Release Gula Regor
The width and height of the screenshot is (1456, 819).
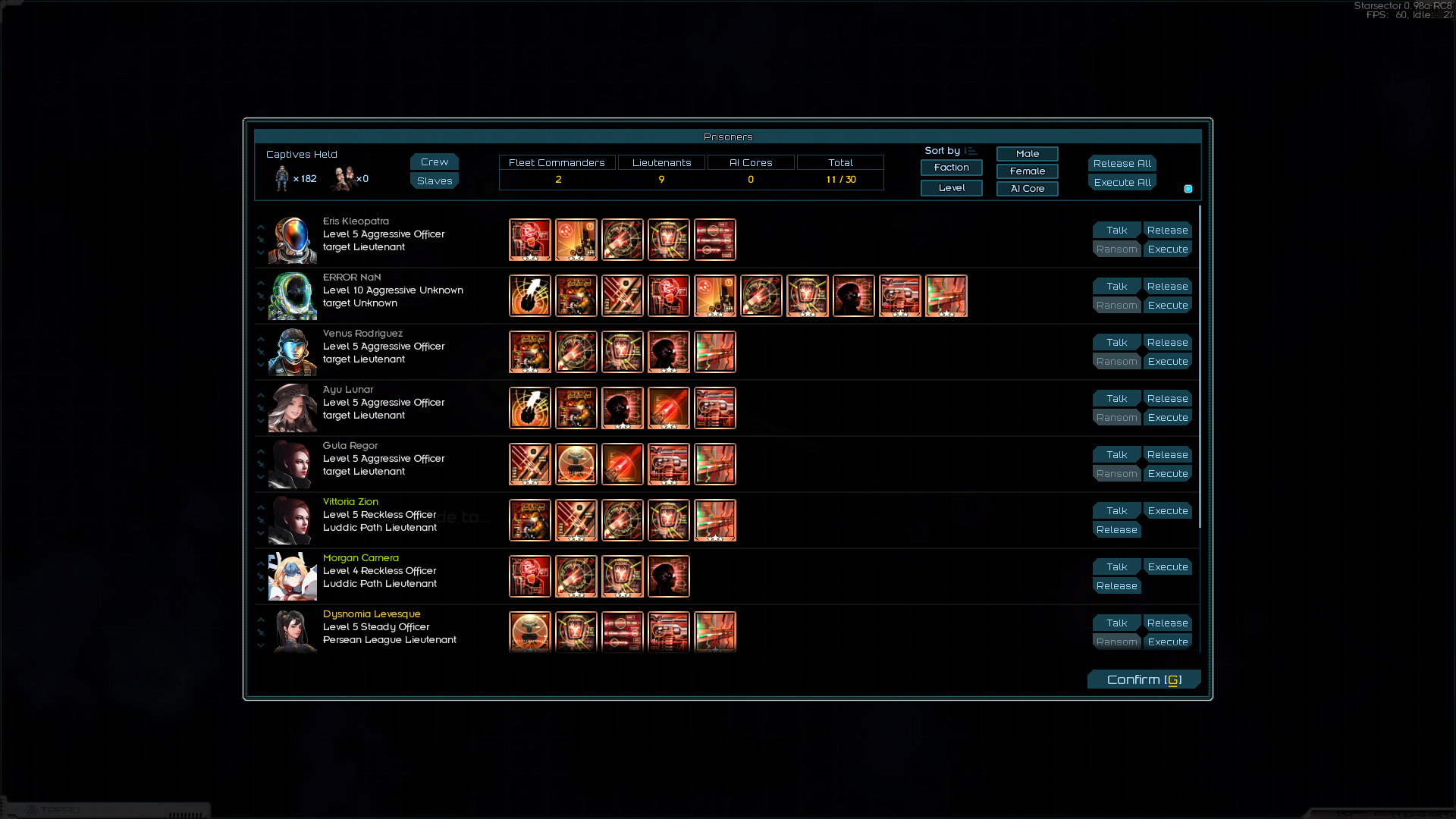pos(1167,455)
